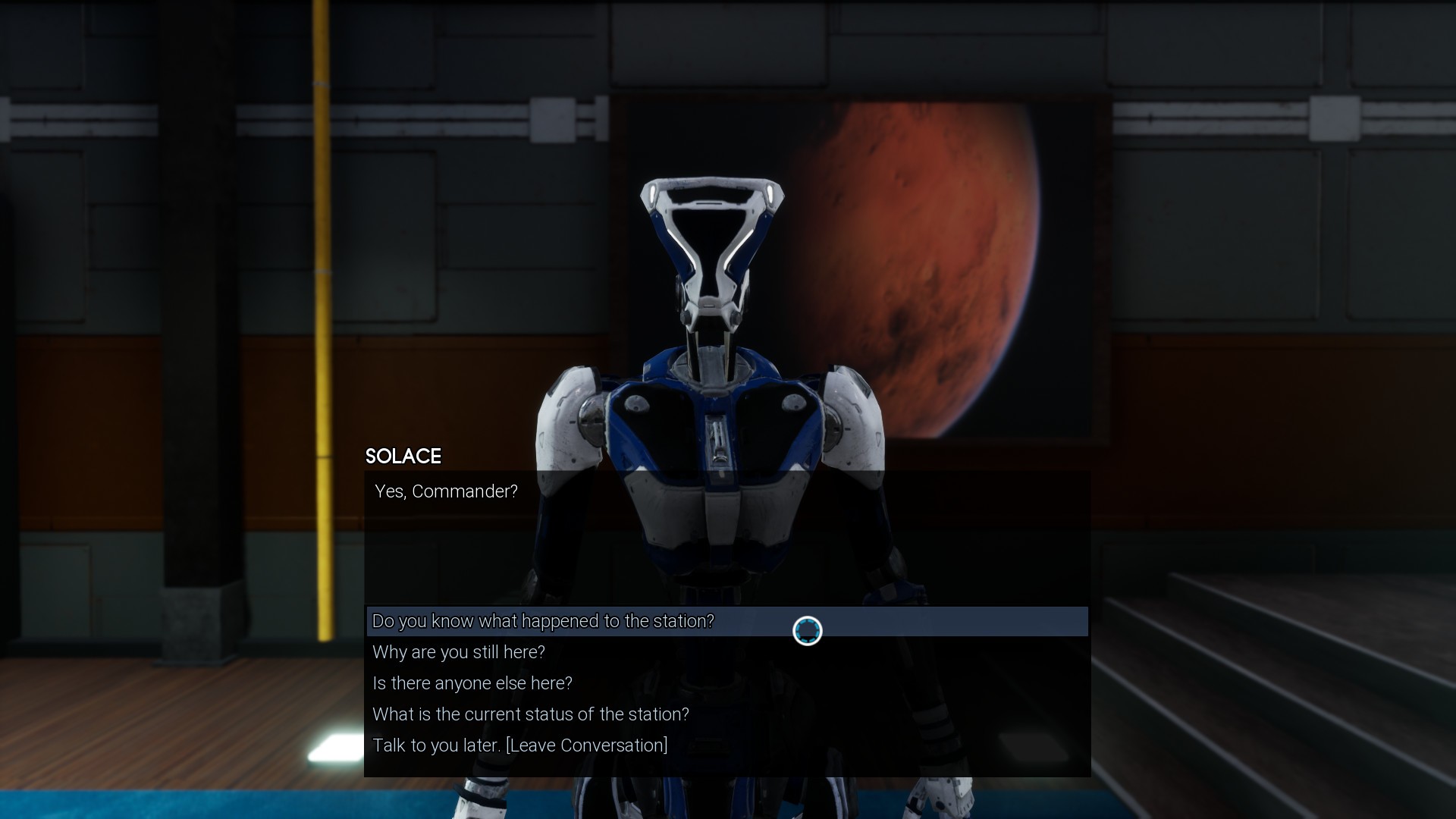Ask about the current status of the station
This screenshot has width=1456, height=819.
pyautogui.click(x=531, y=714)
